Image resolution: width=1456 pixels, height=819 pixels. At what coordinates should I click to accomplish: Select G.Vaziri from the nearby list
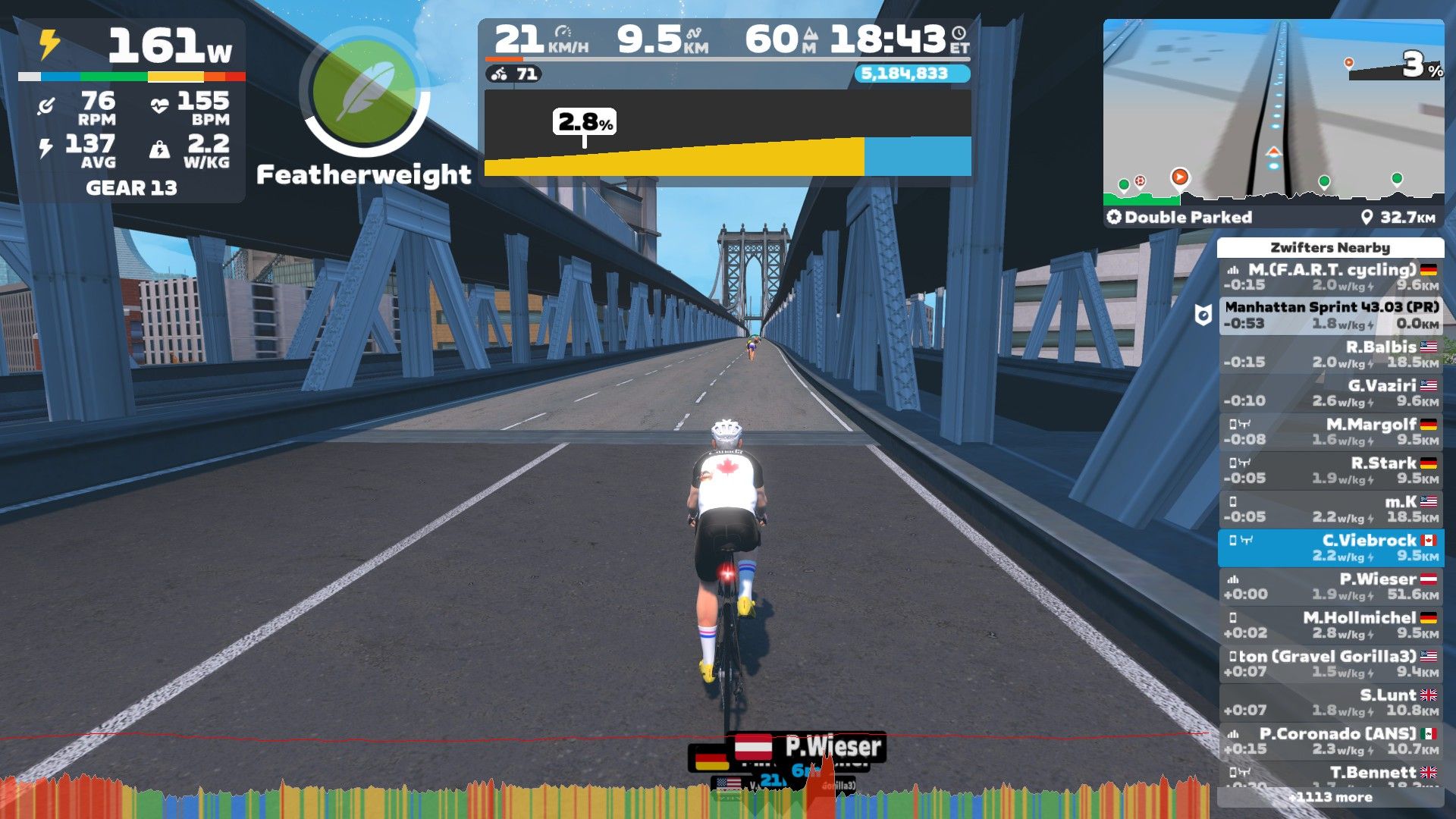point(1331,393)
